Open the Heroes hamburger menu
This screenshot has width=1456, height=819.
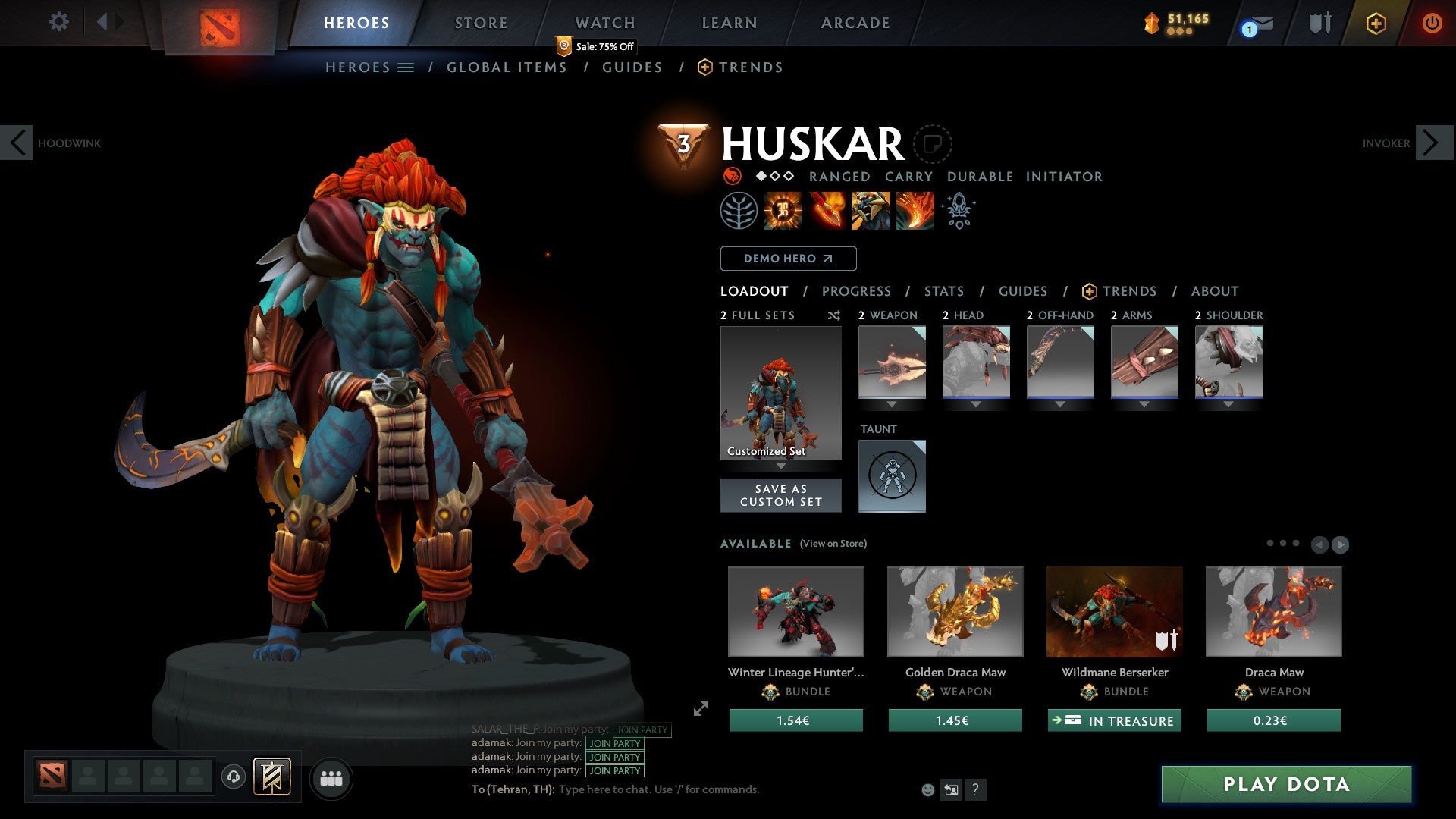click(x=406, y=67)
